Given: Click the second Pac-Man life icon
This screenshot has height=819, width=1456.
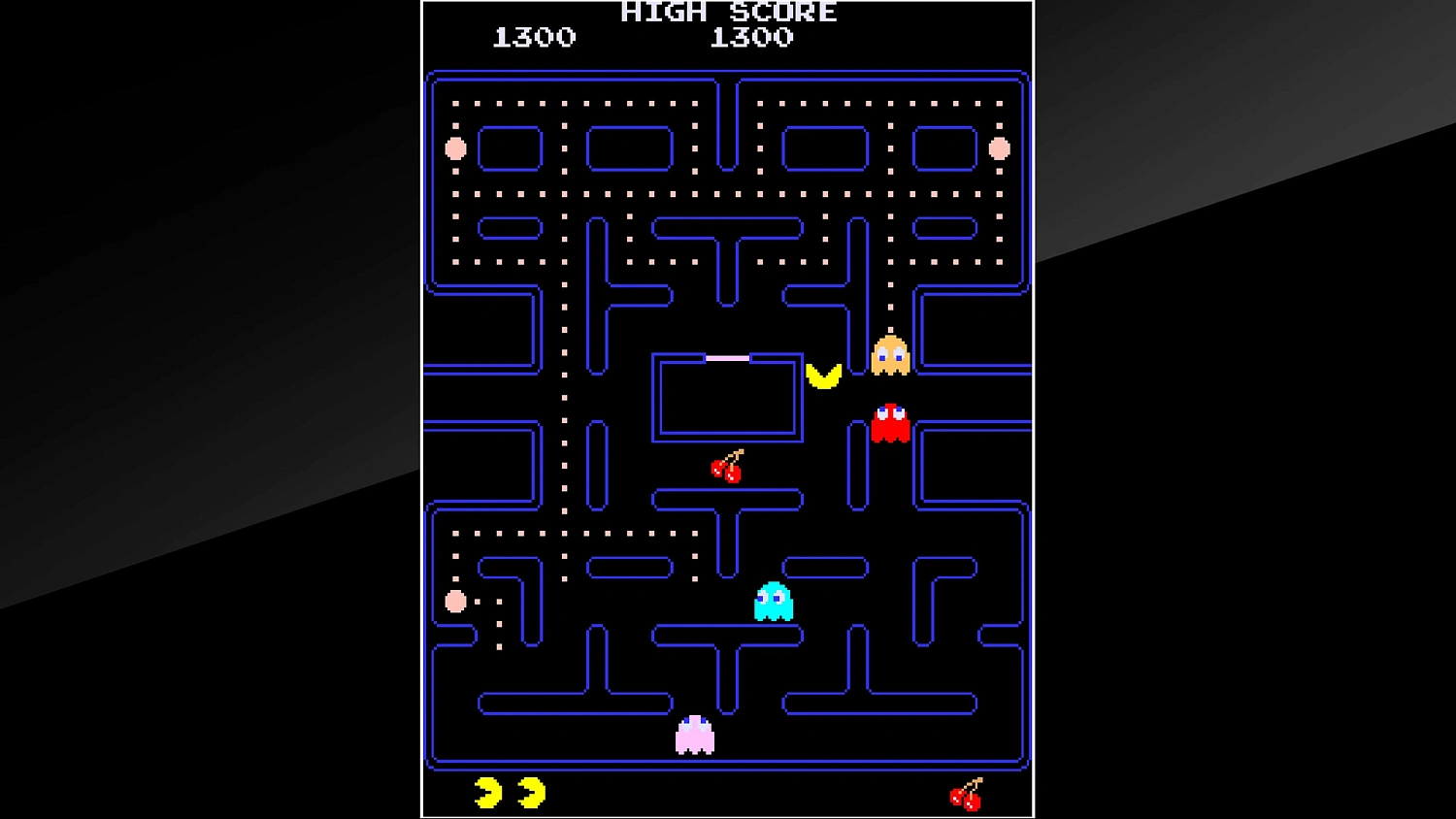Looking at the screenshot, I should click(530, 792).
